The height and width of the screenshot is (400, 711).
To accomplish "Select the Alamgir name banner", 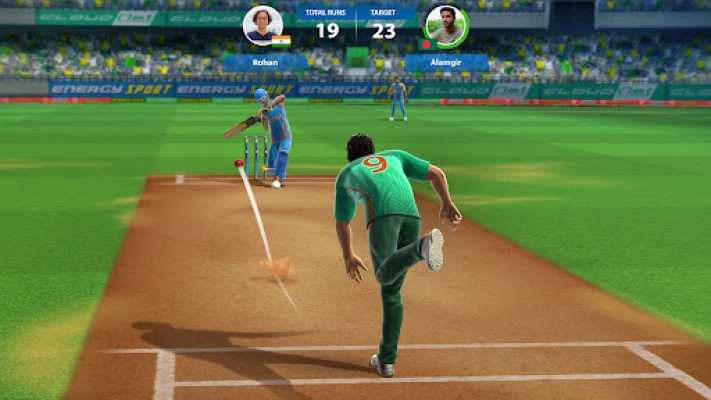I will (x=446, y=61).
